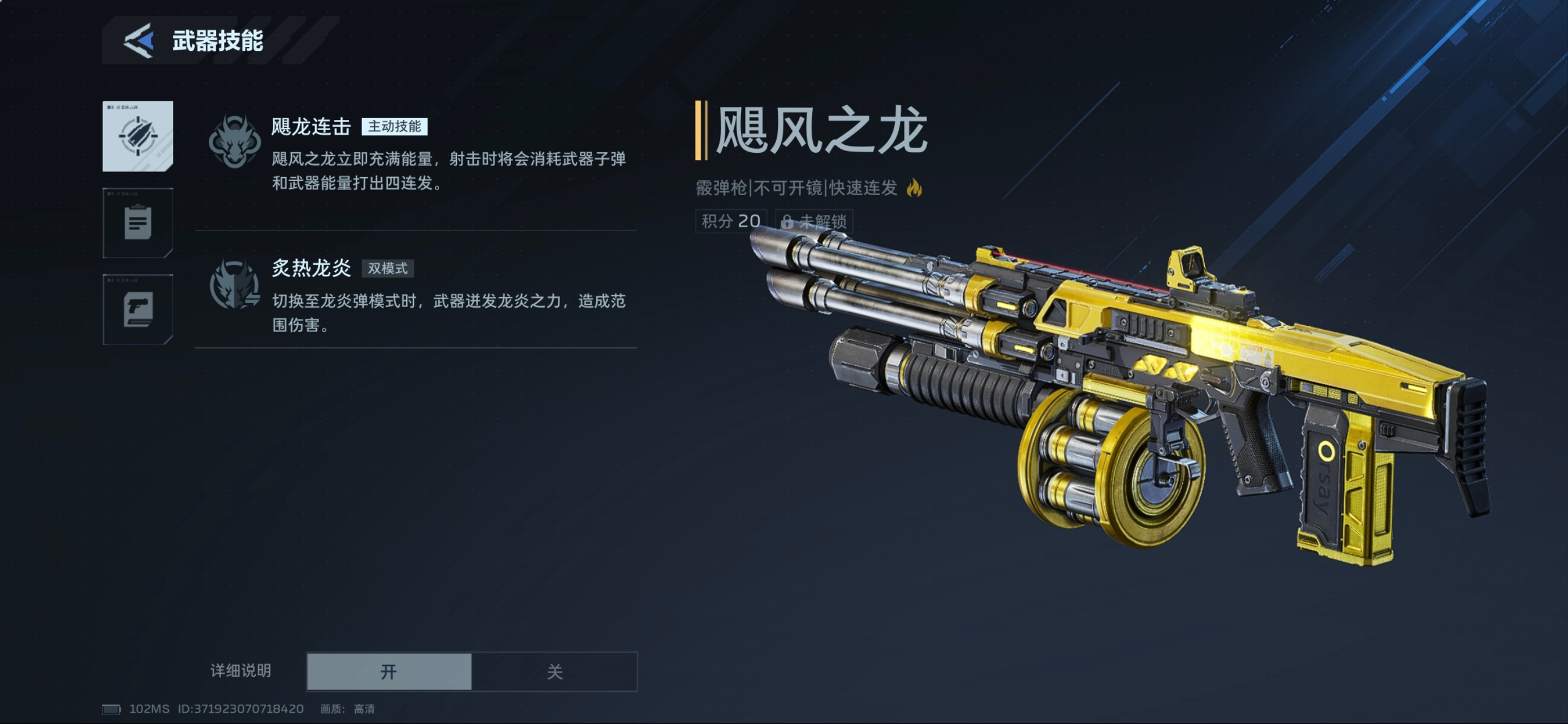Open the clipboard document tab
This screenshot has height=724, width=1568.
[x=137, y=223]
